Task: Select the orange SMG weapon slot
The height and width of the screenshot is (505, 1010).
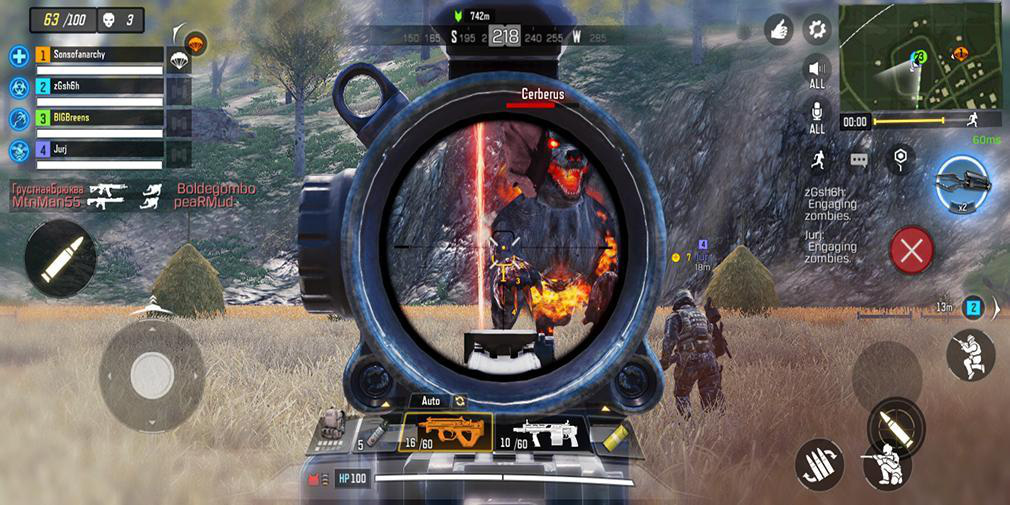Action: click(x=445, y=432)
